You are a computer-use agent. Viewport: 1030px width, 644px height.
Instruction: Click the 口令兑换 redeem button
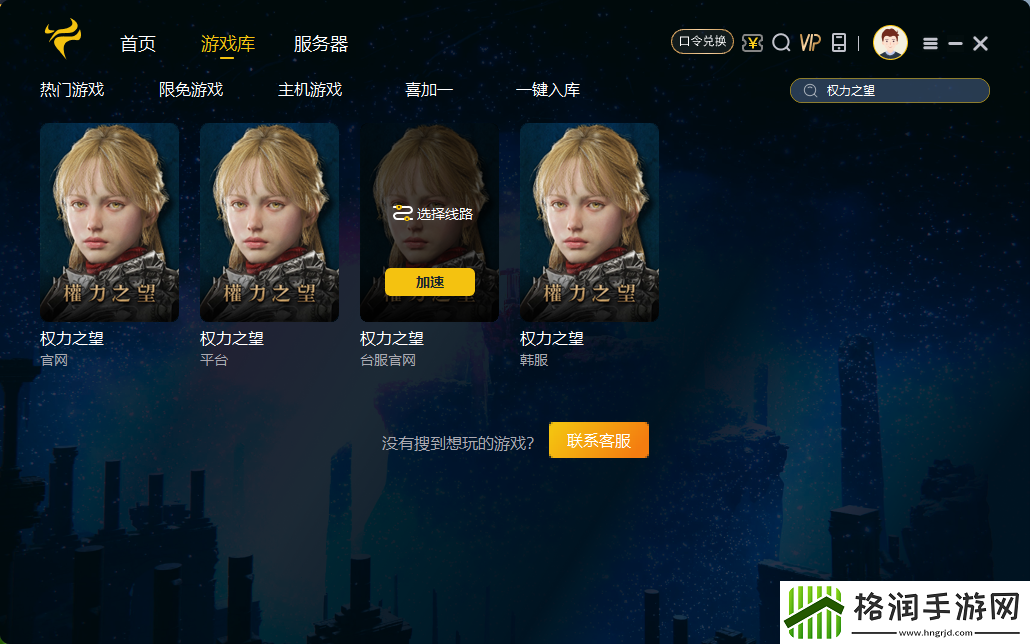pos(702,42)
